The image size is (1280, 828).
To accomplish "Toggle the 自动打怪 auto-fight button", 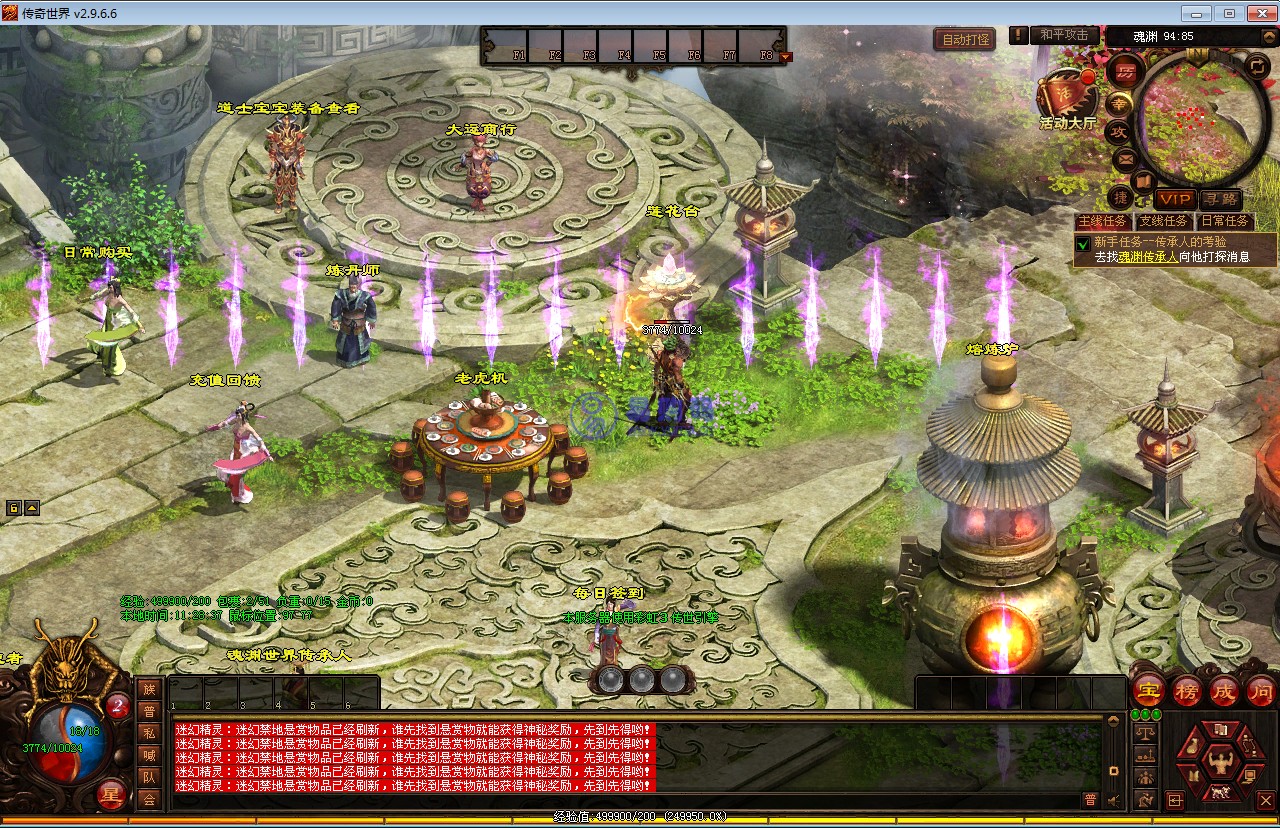I will 964,40.
